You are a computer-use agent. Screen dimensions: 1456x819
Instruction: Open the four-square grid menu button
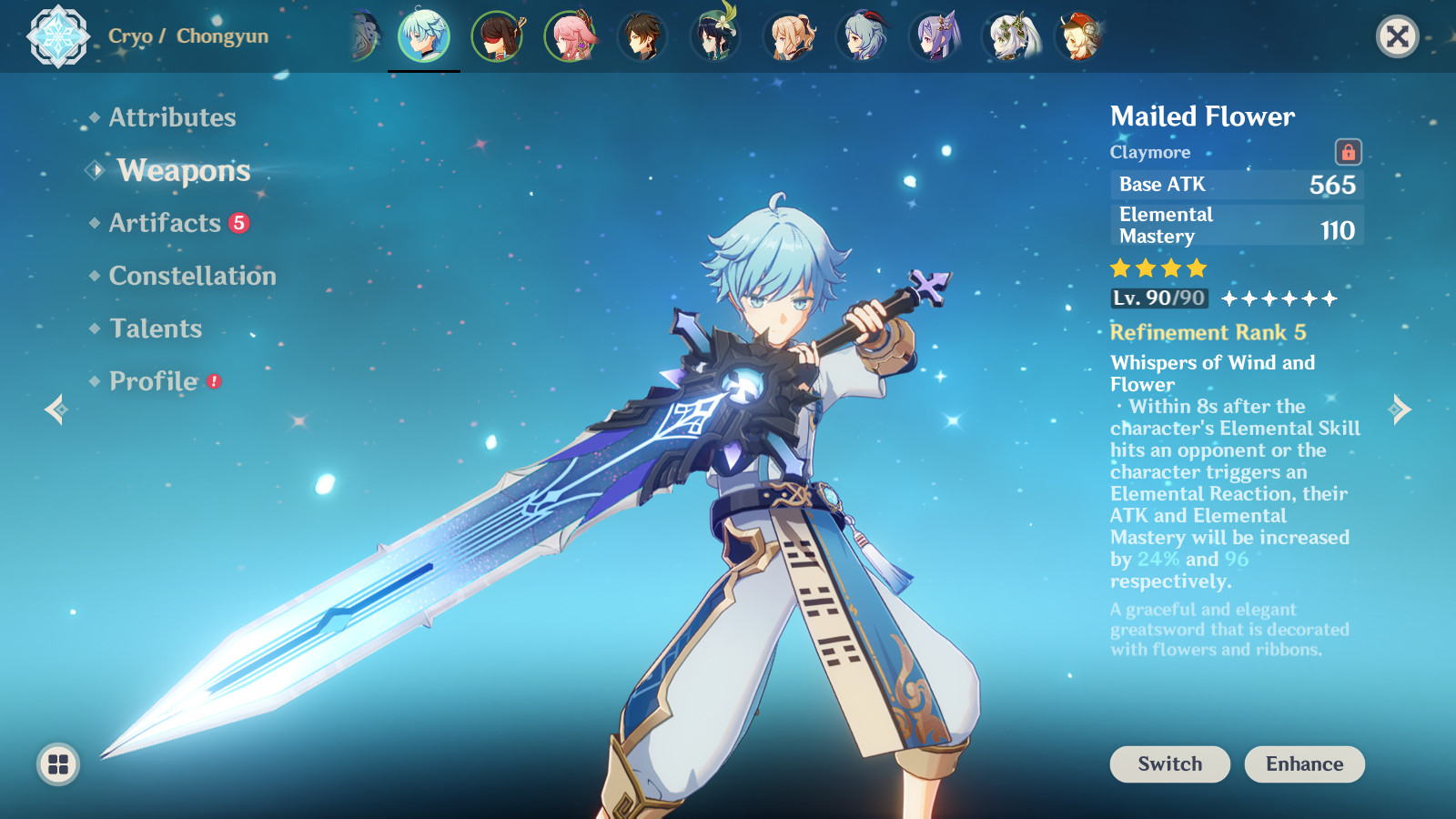coord(58,764)
